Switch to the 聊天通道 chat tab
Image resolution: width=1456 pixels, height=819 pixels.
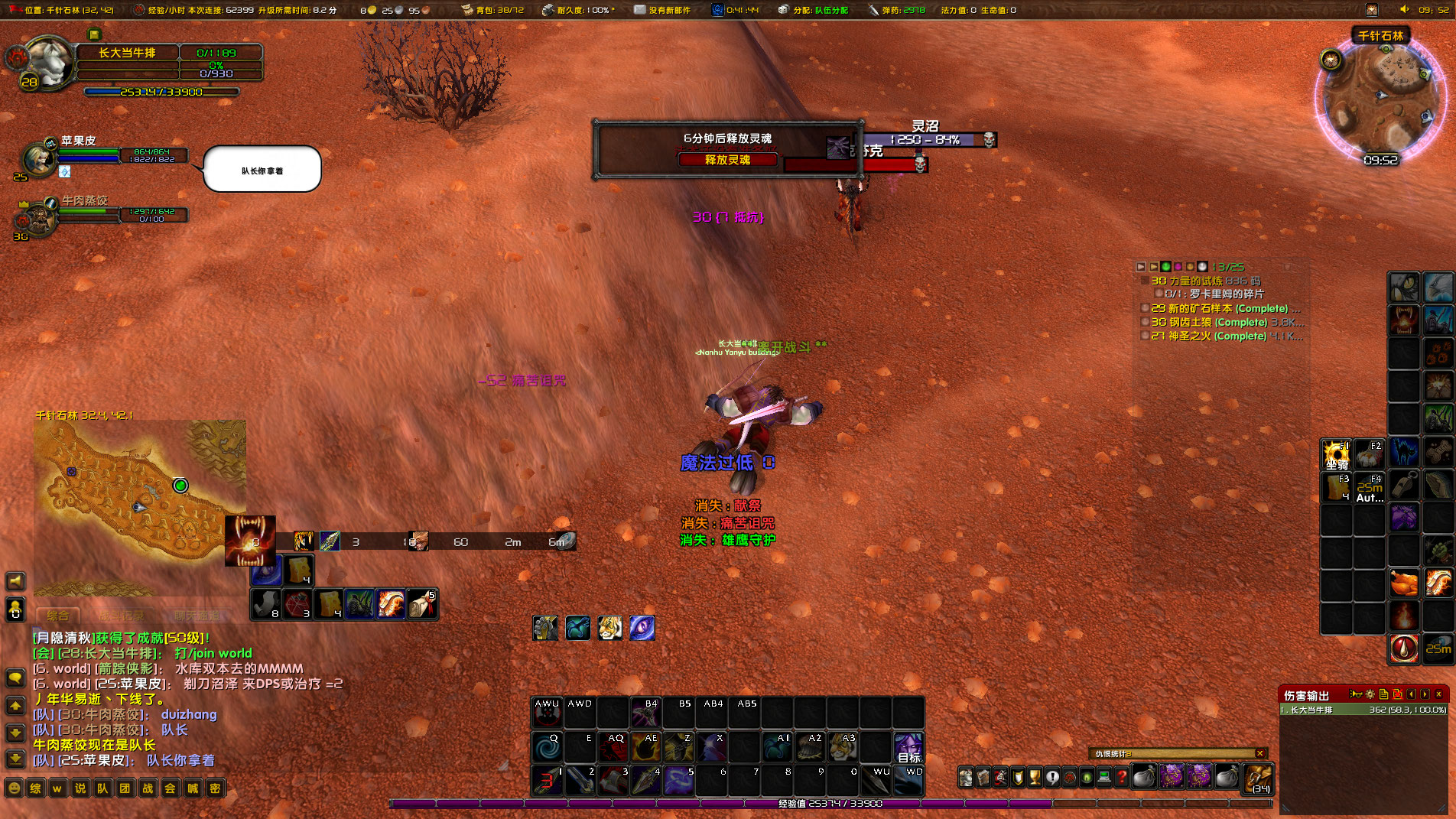pos(196,616)
